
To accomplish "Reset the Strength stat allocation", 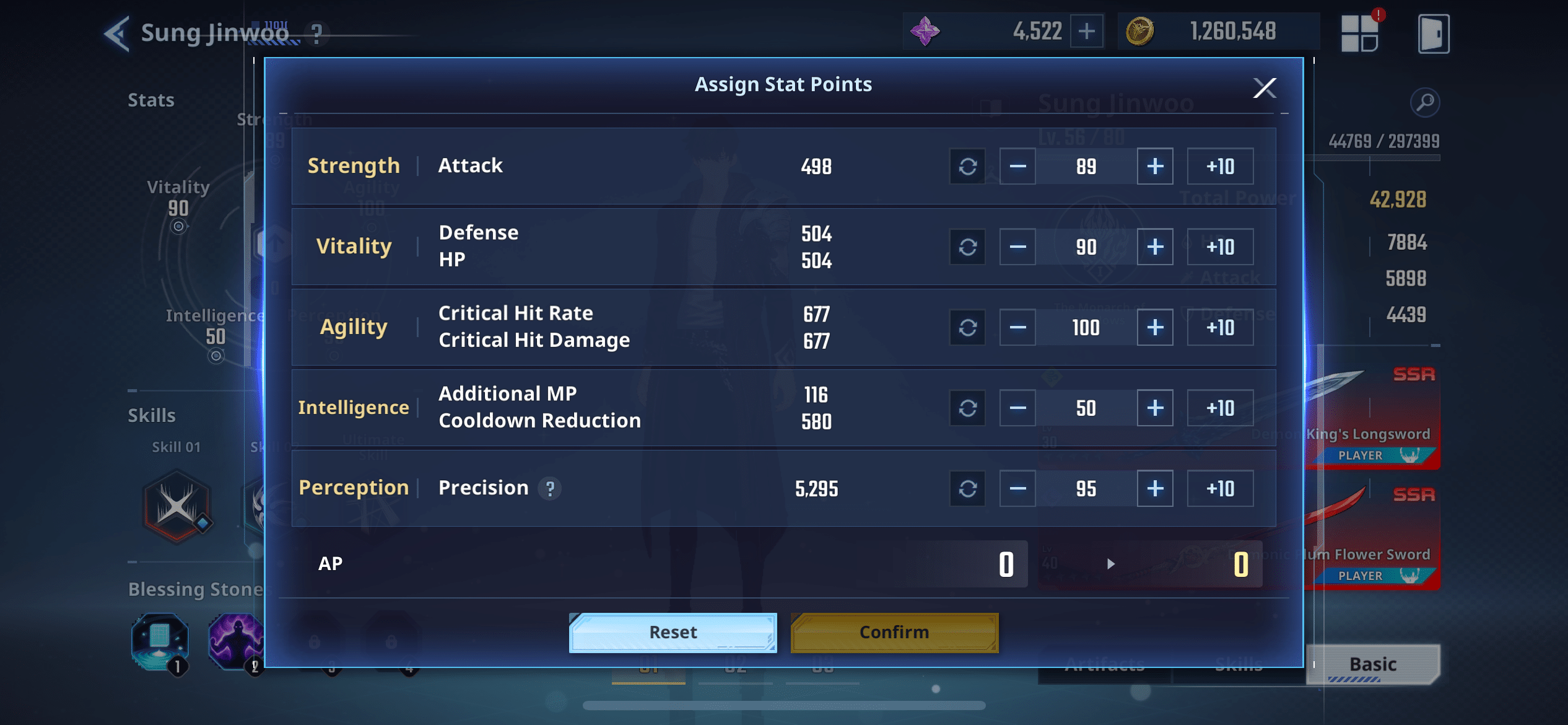I will (967, 166).
